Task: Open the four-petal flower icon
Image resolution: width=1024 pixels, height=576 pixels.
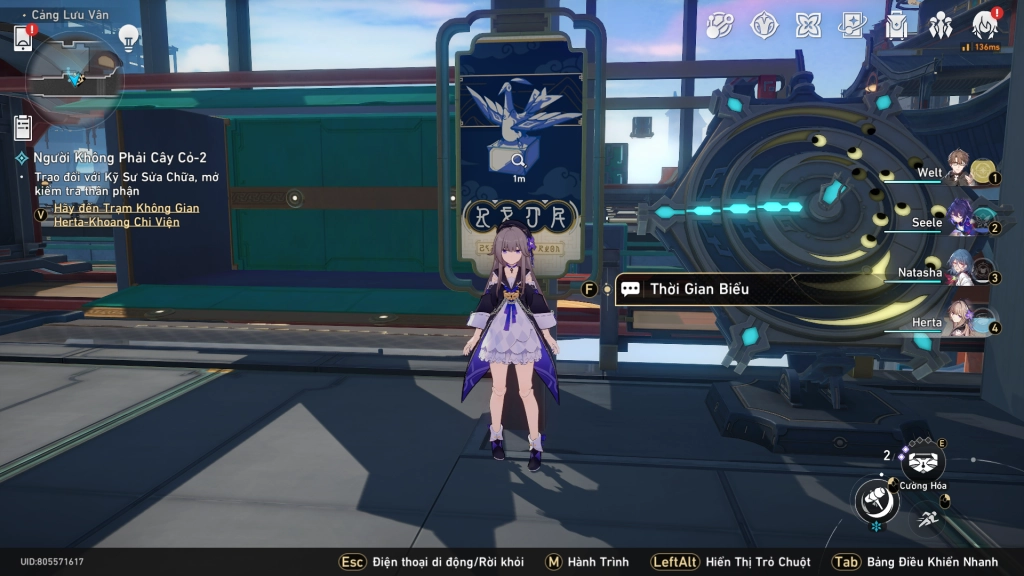Action: pos(808,26)
